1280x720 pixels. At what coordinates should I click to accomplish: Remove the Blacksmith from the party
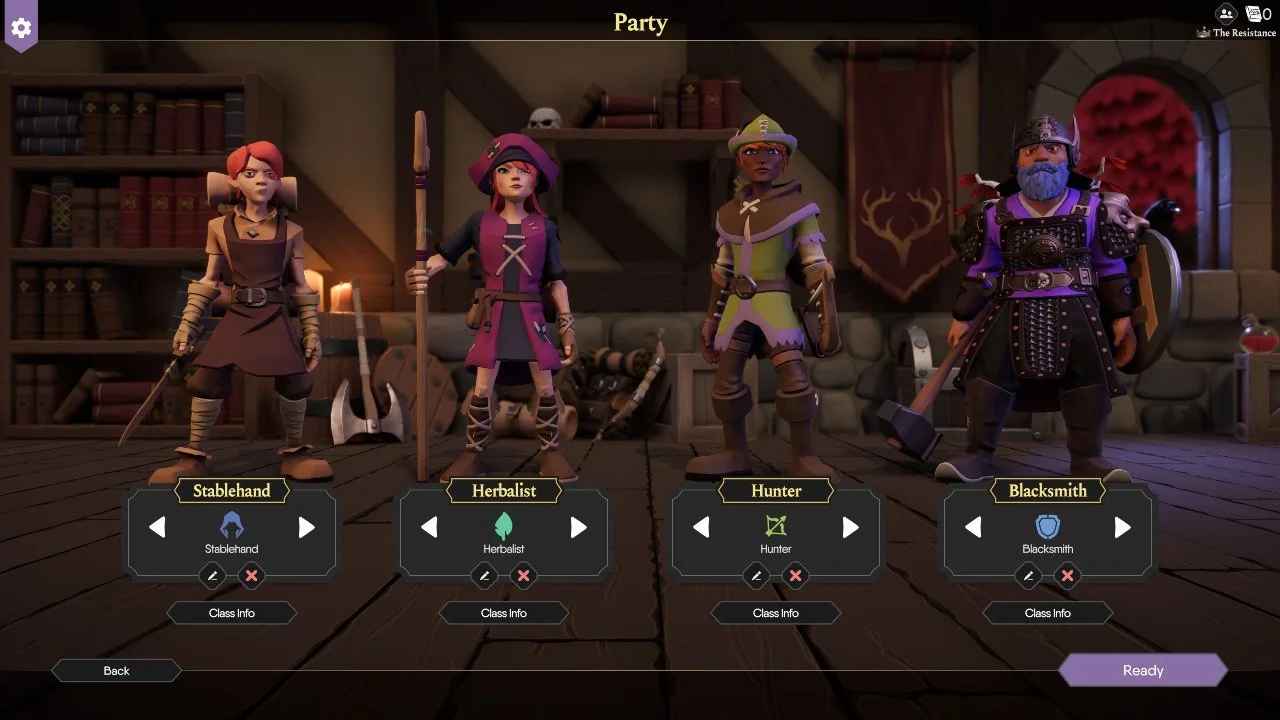(1067, 575)
